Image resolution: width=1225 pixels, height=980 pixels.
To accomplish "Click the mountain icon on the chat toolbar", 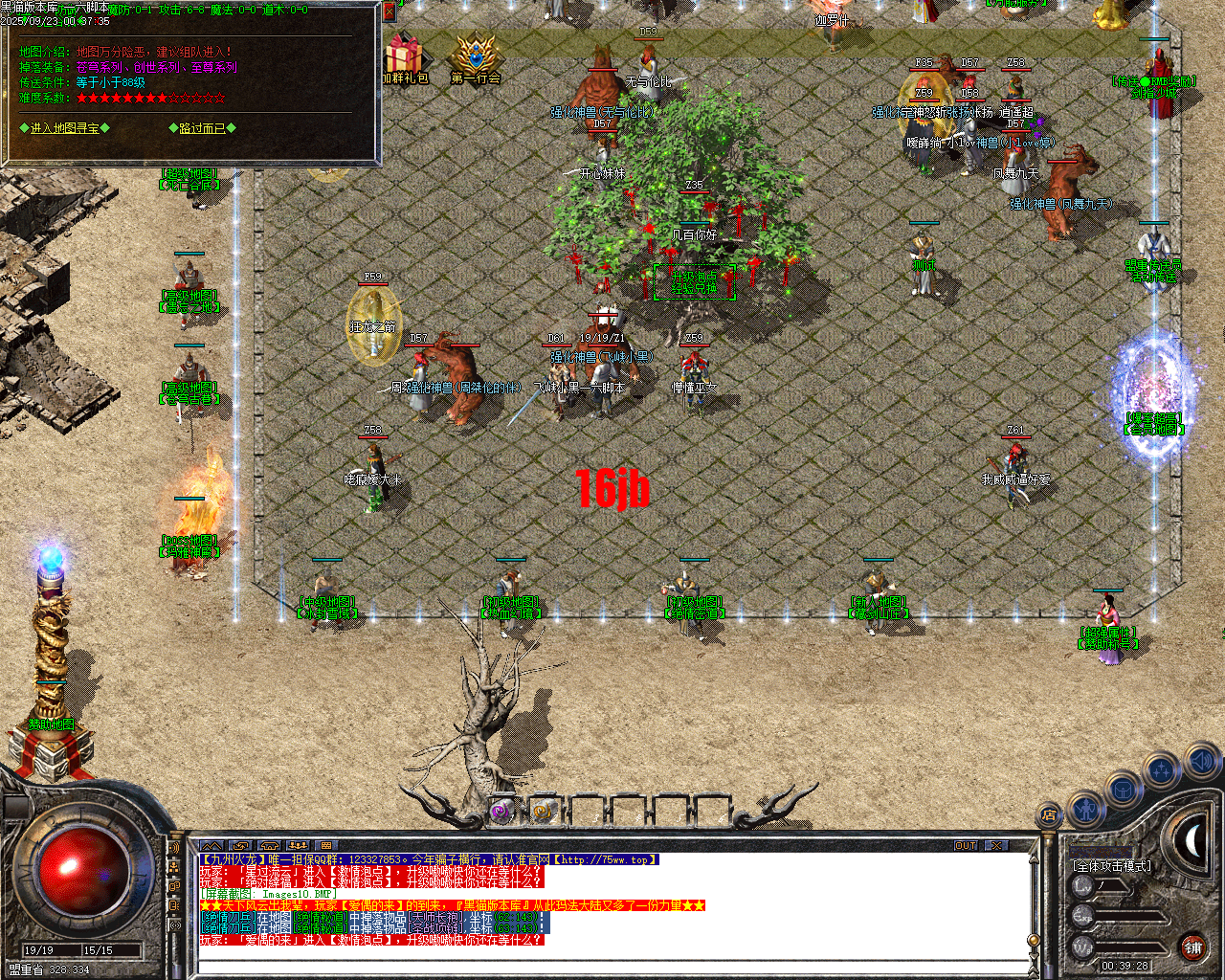I will point(211,845).
